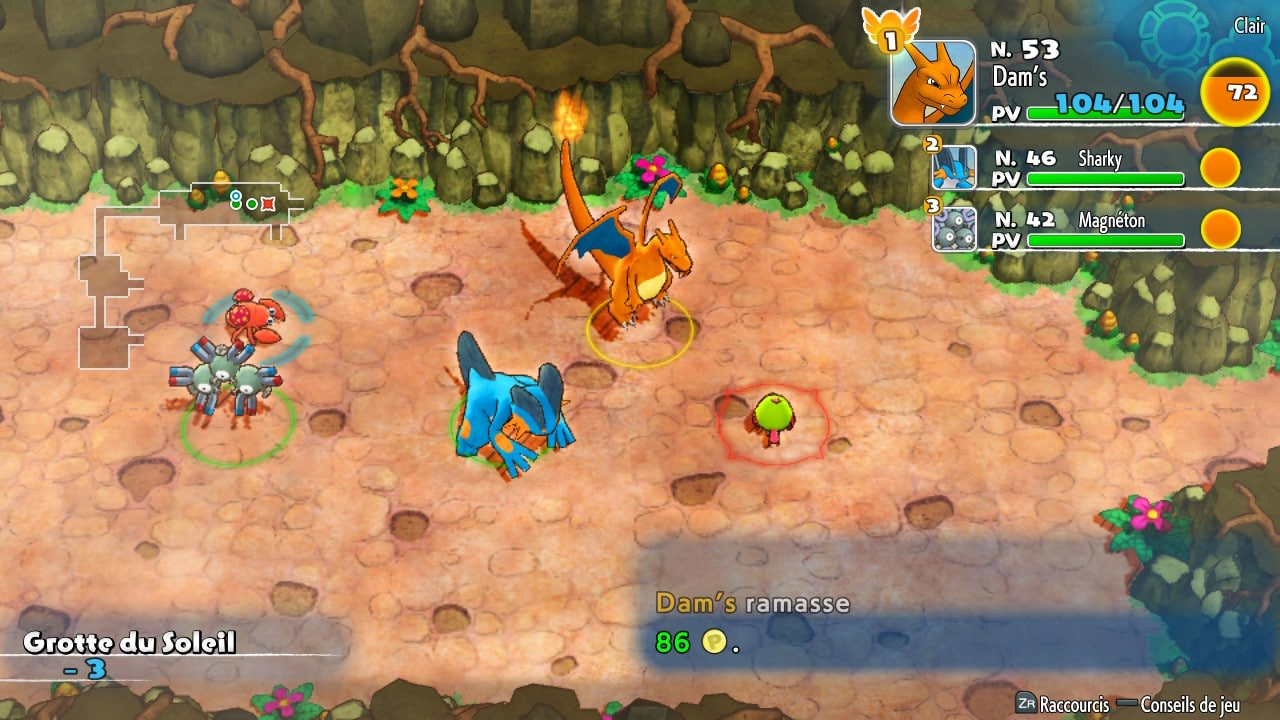Choose Sharky's team member portrait

click(954, 168)
